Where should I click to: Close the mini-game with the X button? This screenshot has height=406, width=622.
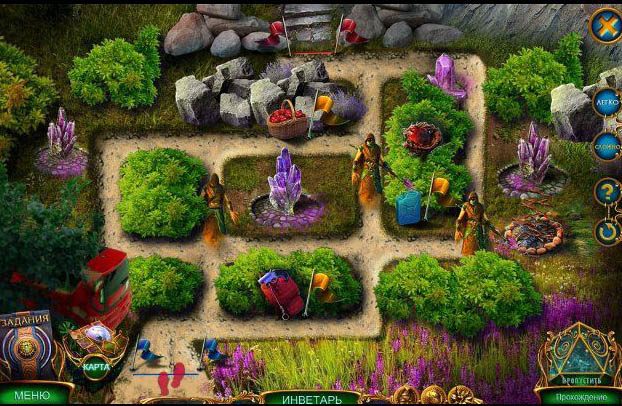coord(604,25)
